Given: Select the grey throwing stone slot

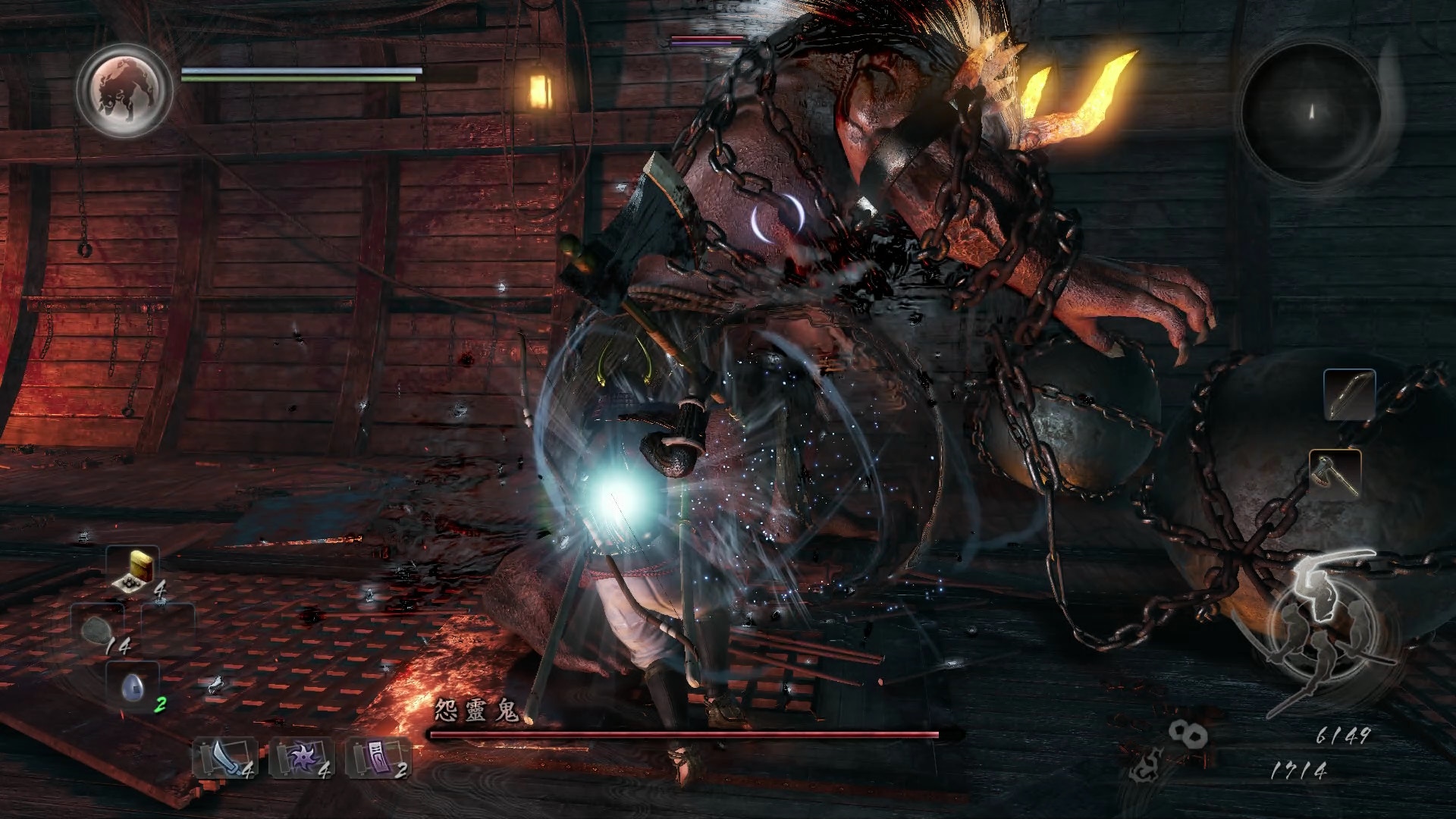Looking at the screenshot, I should click(97, 629).
